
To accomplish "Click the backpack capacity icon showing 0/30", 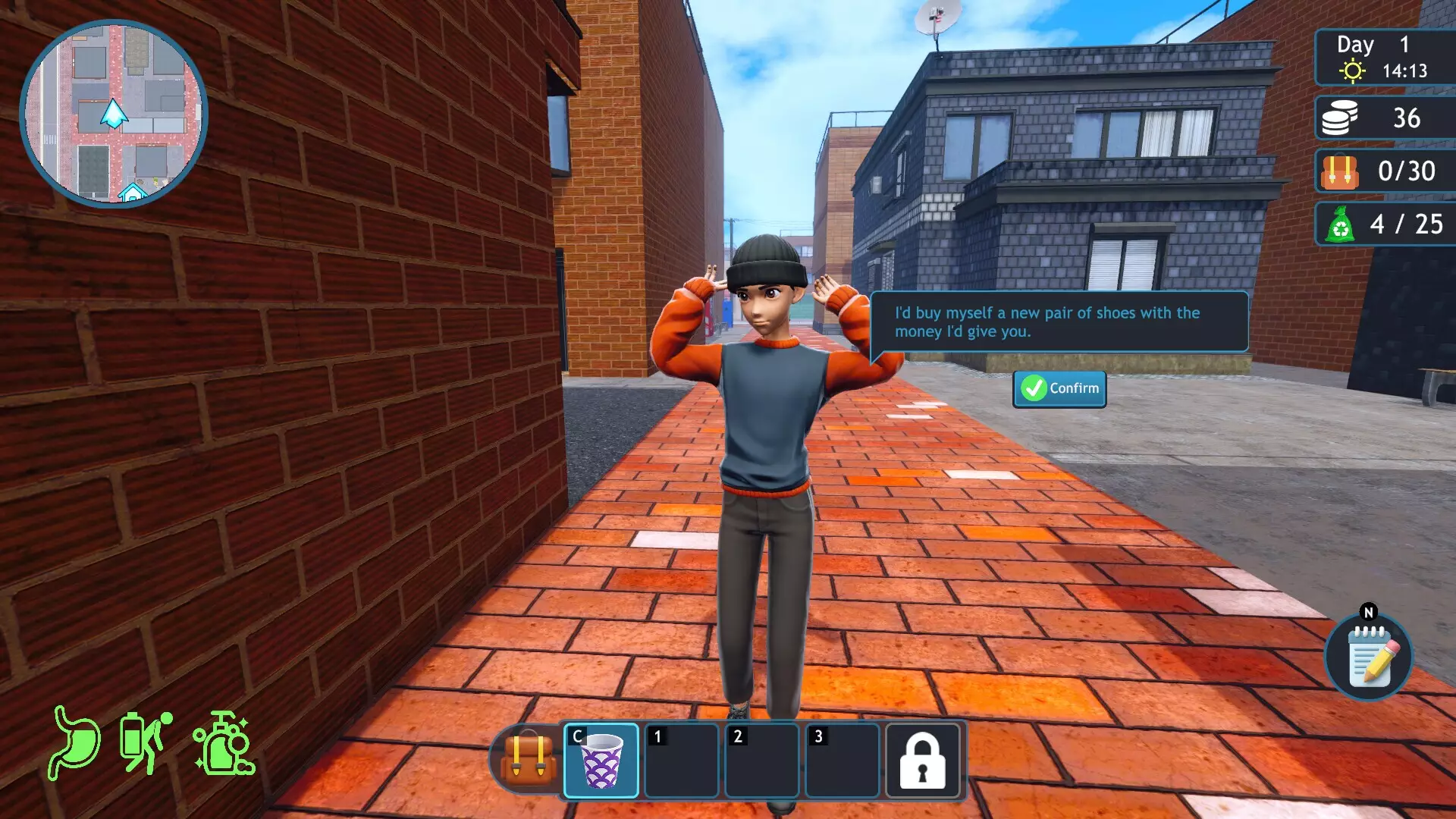I will click(1341, 171).
